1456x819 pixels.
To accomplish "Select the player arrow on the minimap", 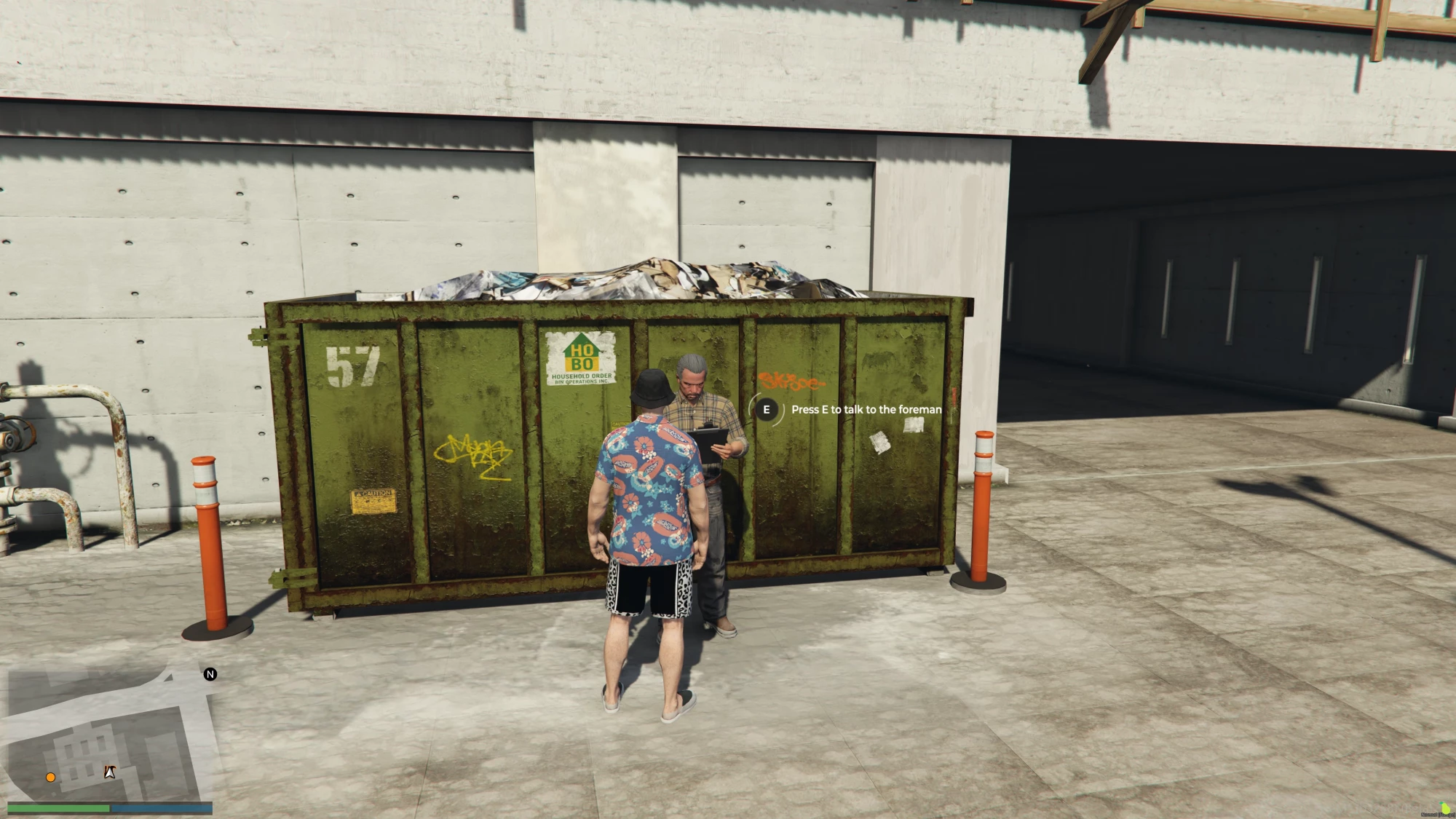I will (x=110, y=772).
